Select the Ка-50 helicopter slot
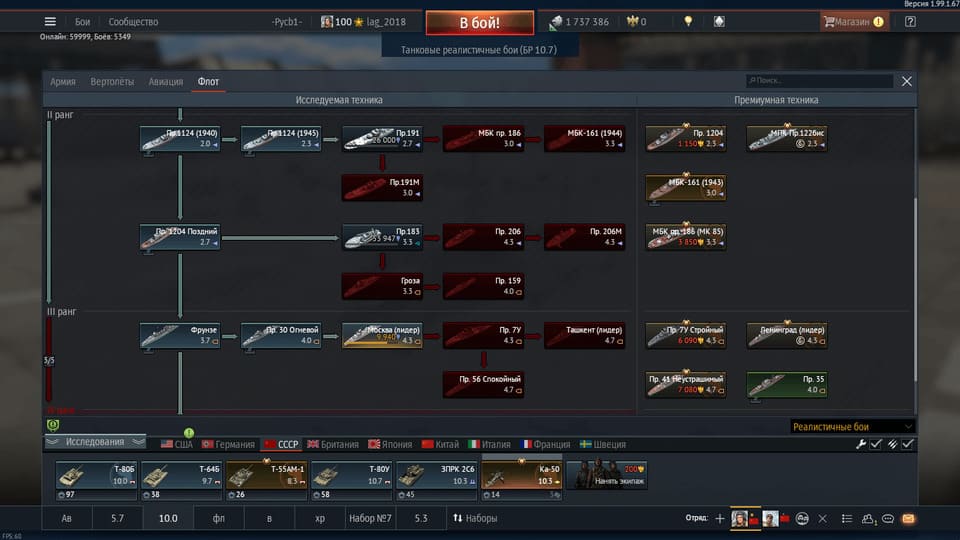Viewport: 960px width, 540px height. 521,479
